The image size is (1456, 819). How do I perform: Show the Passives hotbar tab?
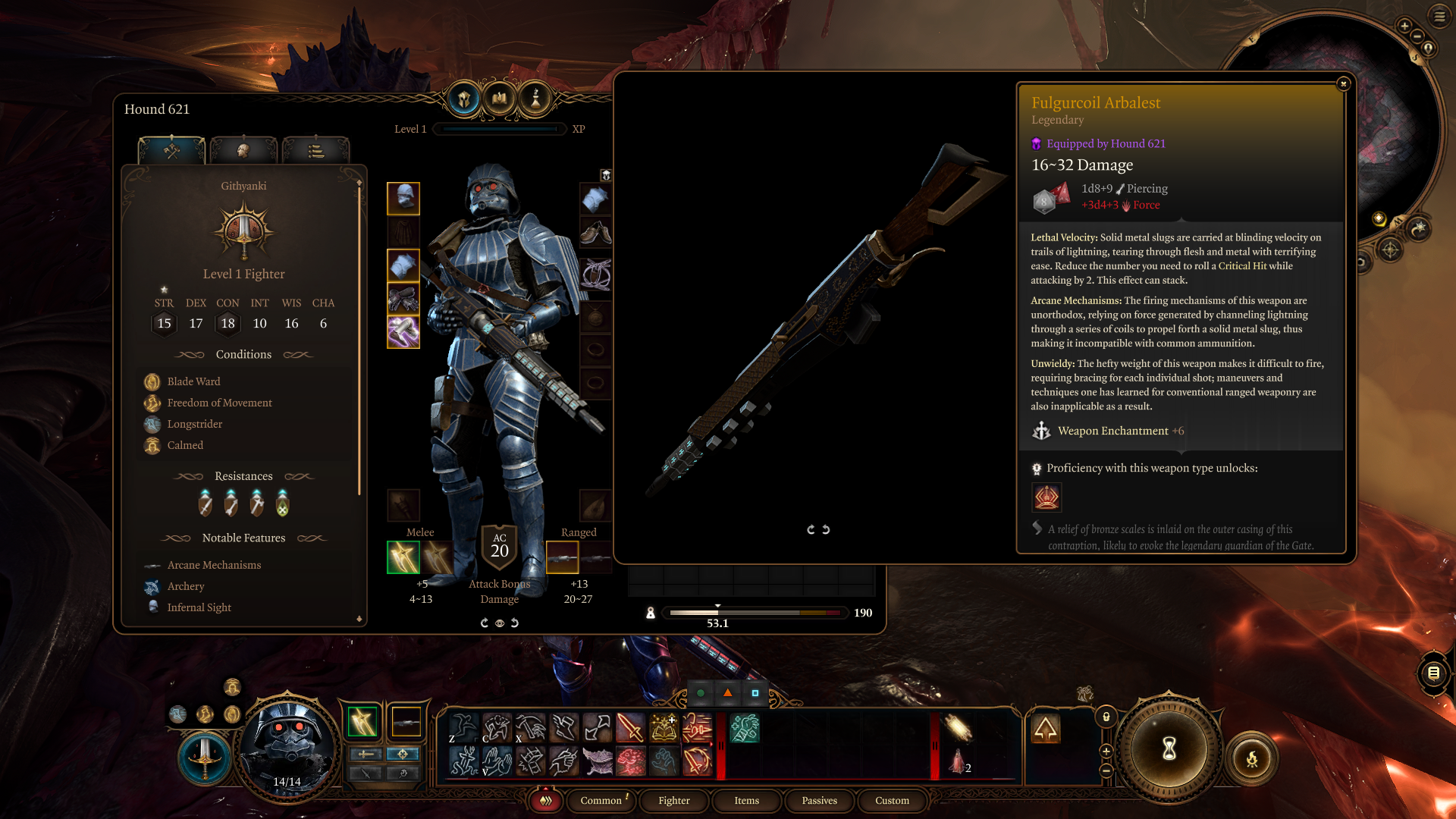pyautogui.click(x=819, y=800)
